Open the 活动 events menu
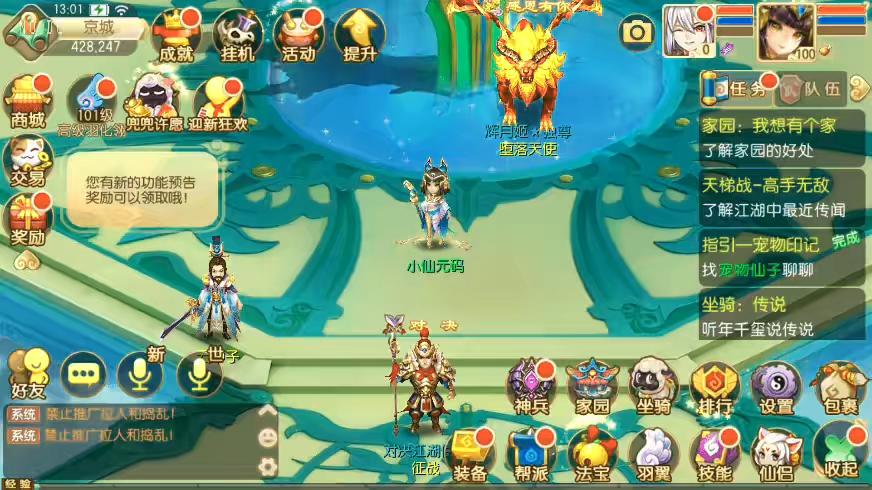Viewport: 872px width, 490px height. 298,37
